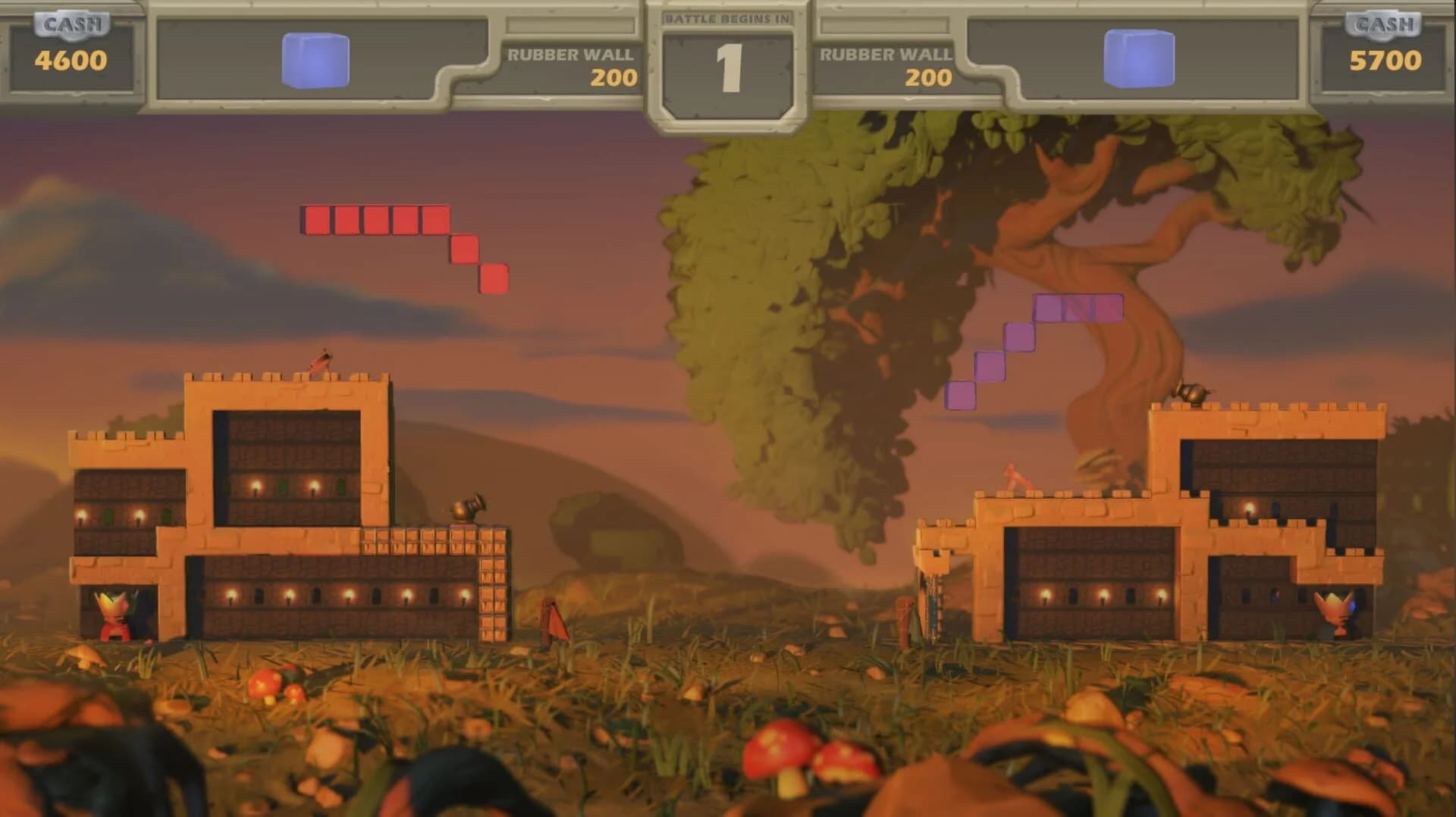Open the Battle Begins In countdown panel
Screen dimensions: 1456x817
730,57
